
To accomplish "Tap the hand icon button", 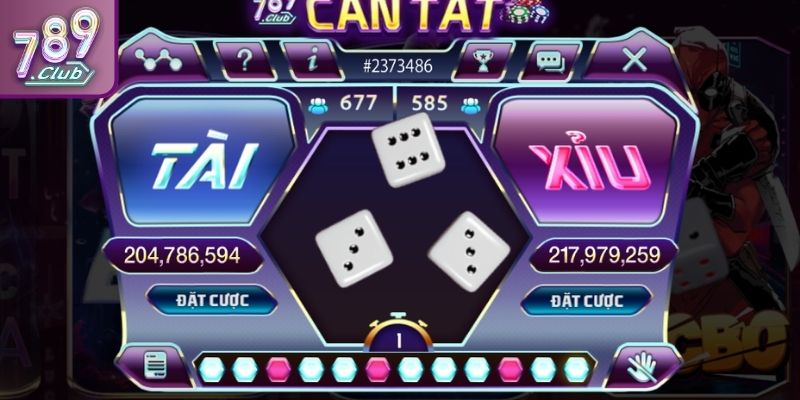I will tap(638, 366).
